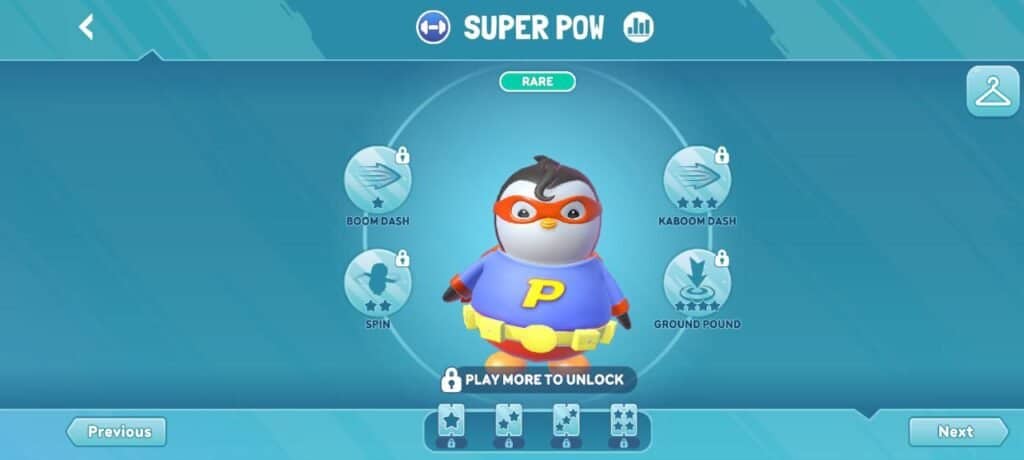Go to the Previous character
The image size is (1024, 460).
117,432
